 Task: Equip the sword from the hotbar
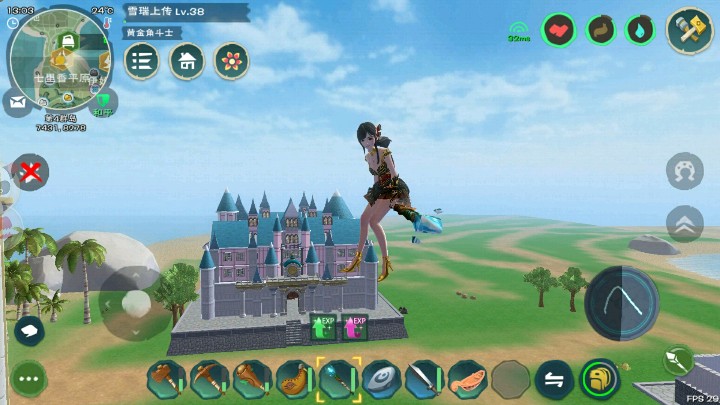424,379
